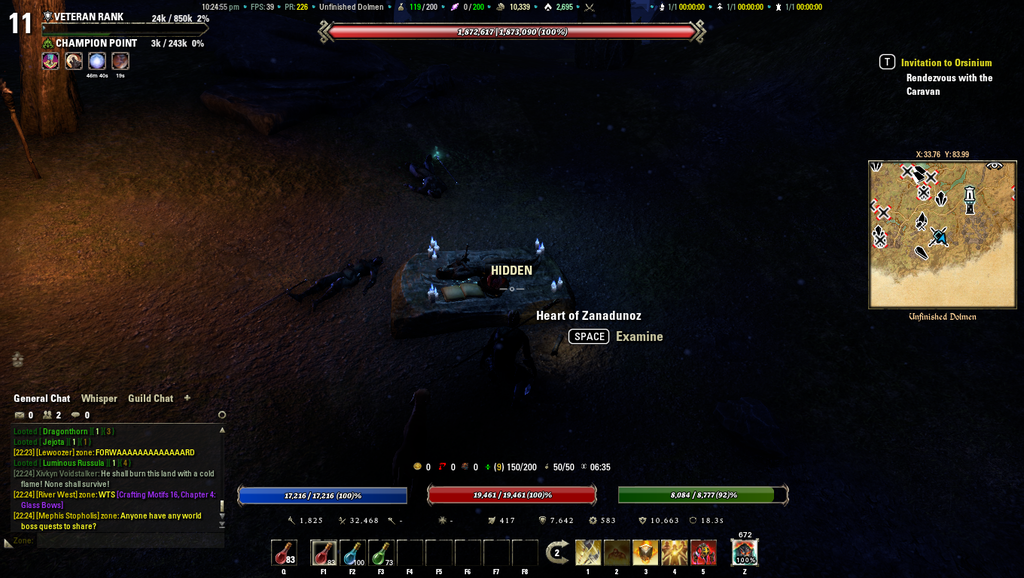Select the Invitation to Orsinium quest tracker
The width and height of the screenshot is (1024, 578).
(x=946, y=62)
